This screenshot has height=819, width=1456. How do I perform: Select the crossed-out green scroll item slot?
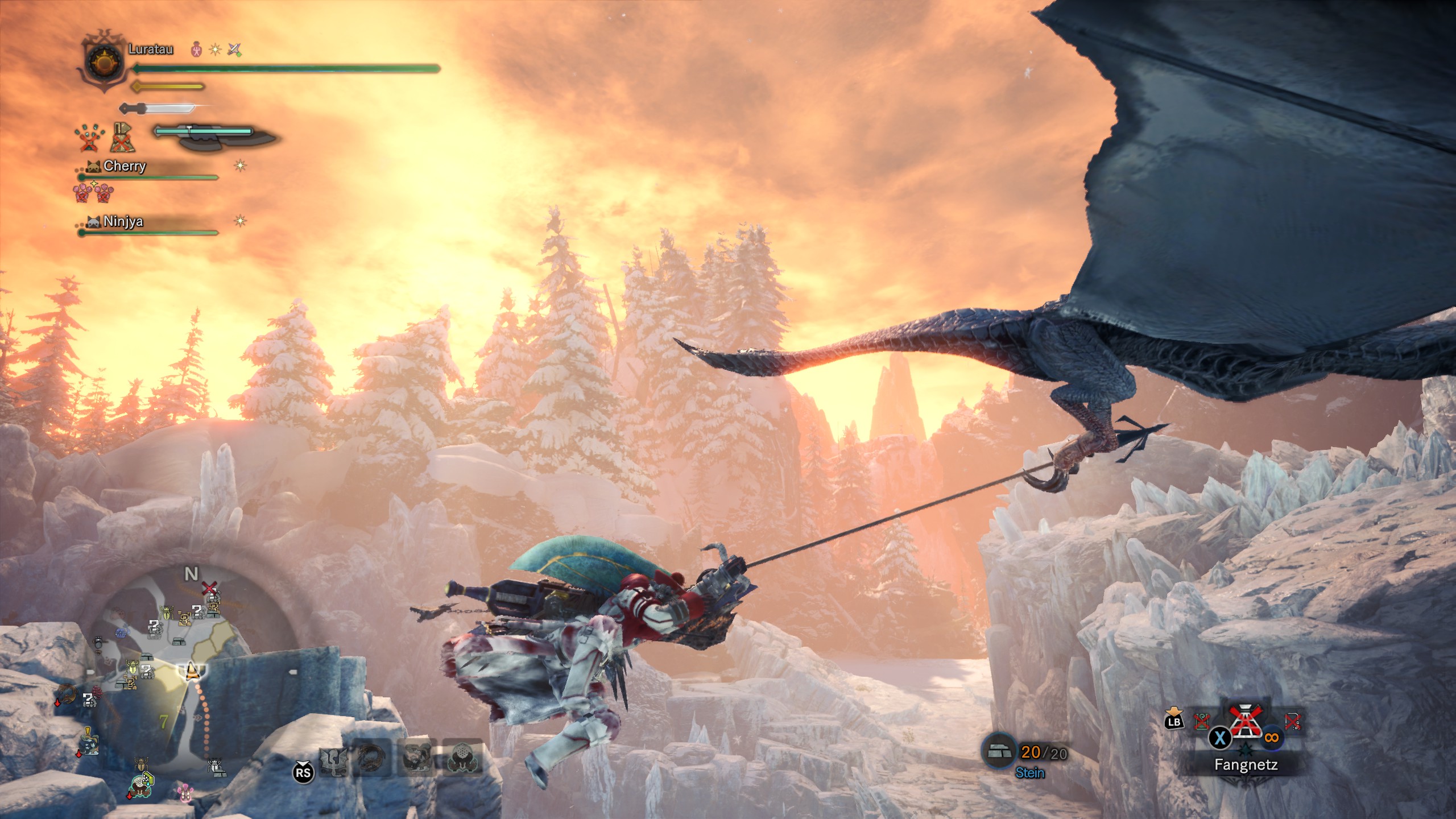(x=1201, y=722)
